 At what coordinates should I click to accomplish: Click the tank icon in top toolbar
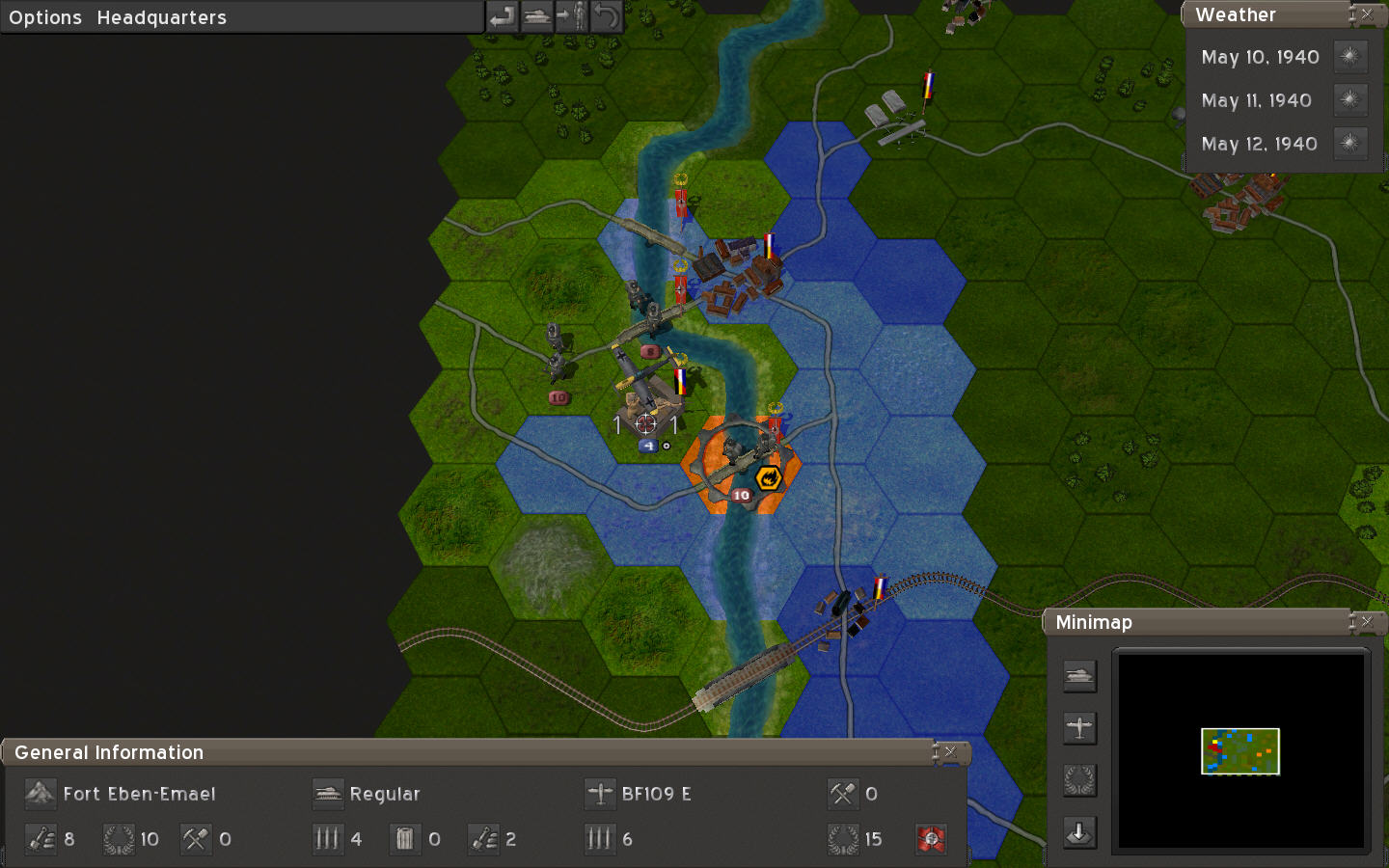[537, 16]
